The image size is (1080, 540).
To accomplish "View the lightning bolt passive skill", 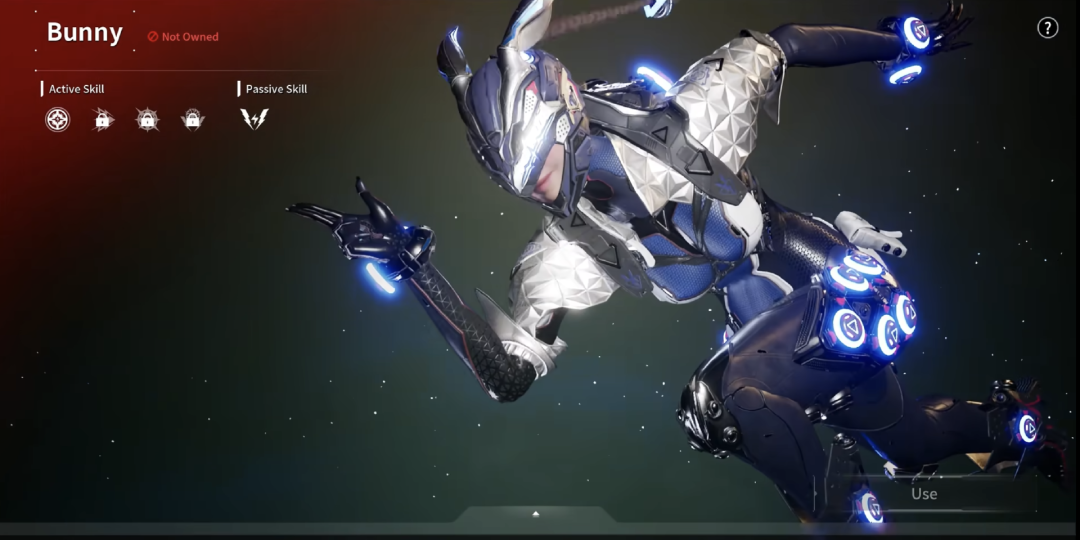I will pyautogui.click(x=254, y=120).
